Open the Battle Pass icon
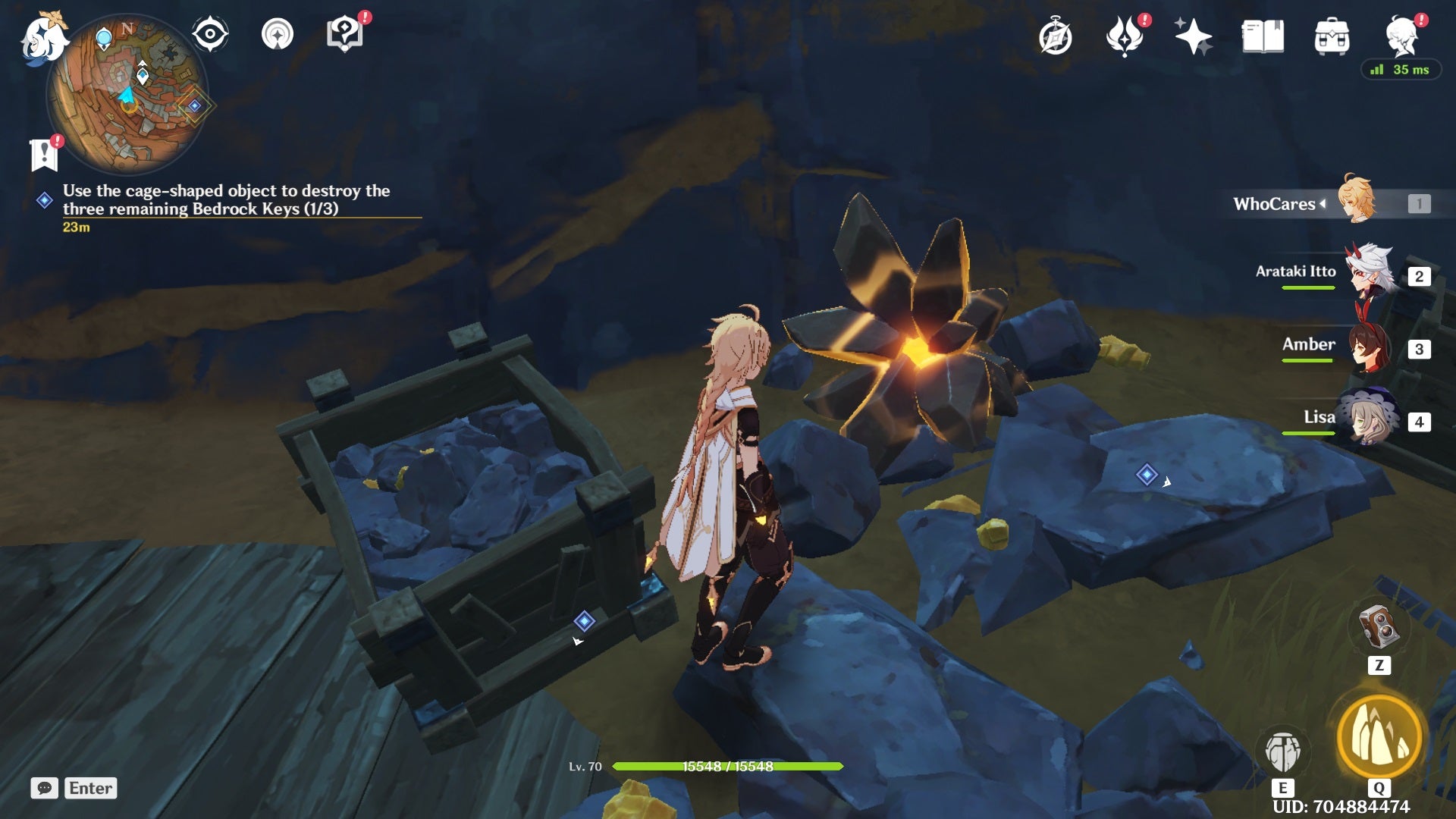 [x=1125, y=37]
